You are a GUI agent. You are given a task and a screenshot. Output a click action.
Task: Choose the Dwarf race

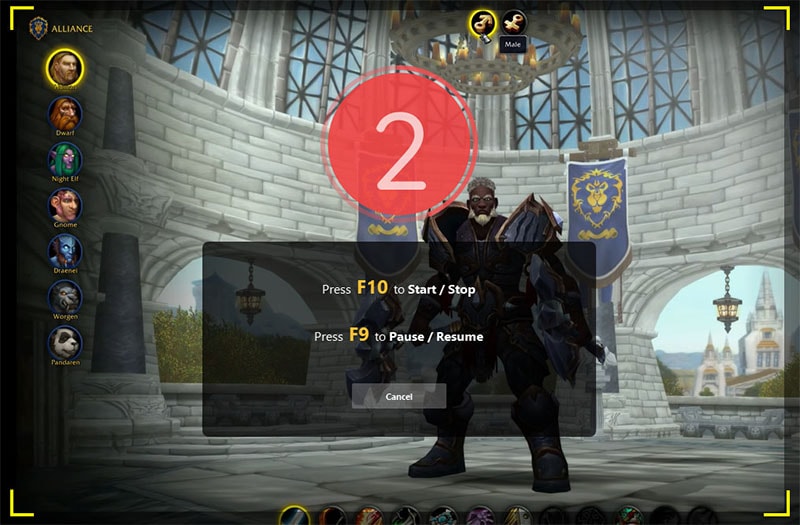(65, 112)
